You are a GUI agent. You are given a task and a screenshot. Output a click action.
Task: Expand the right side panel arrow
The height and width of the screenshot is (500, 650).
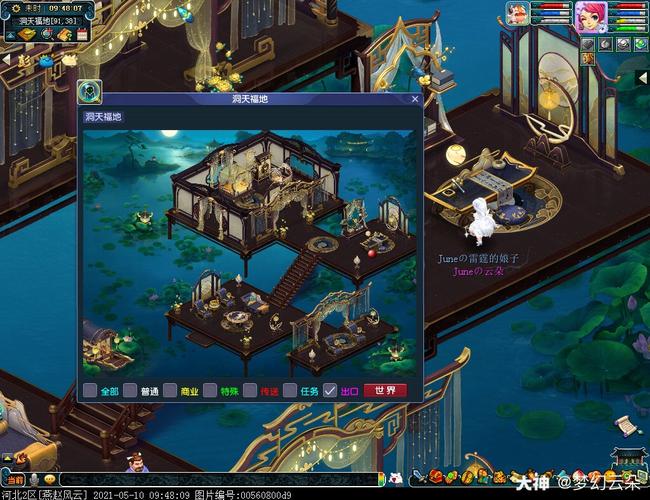coord(643,77)
